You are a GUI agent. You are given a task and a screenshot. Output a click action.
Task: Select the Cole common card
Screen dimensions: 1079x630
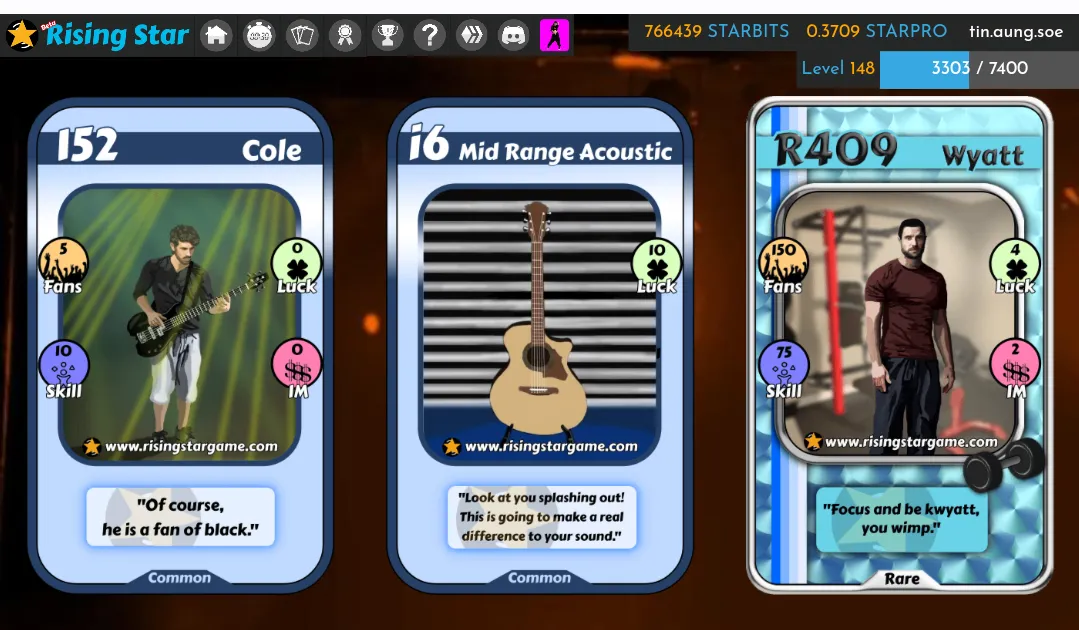[180, 345]
